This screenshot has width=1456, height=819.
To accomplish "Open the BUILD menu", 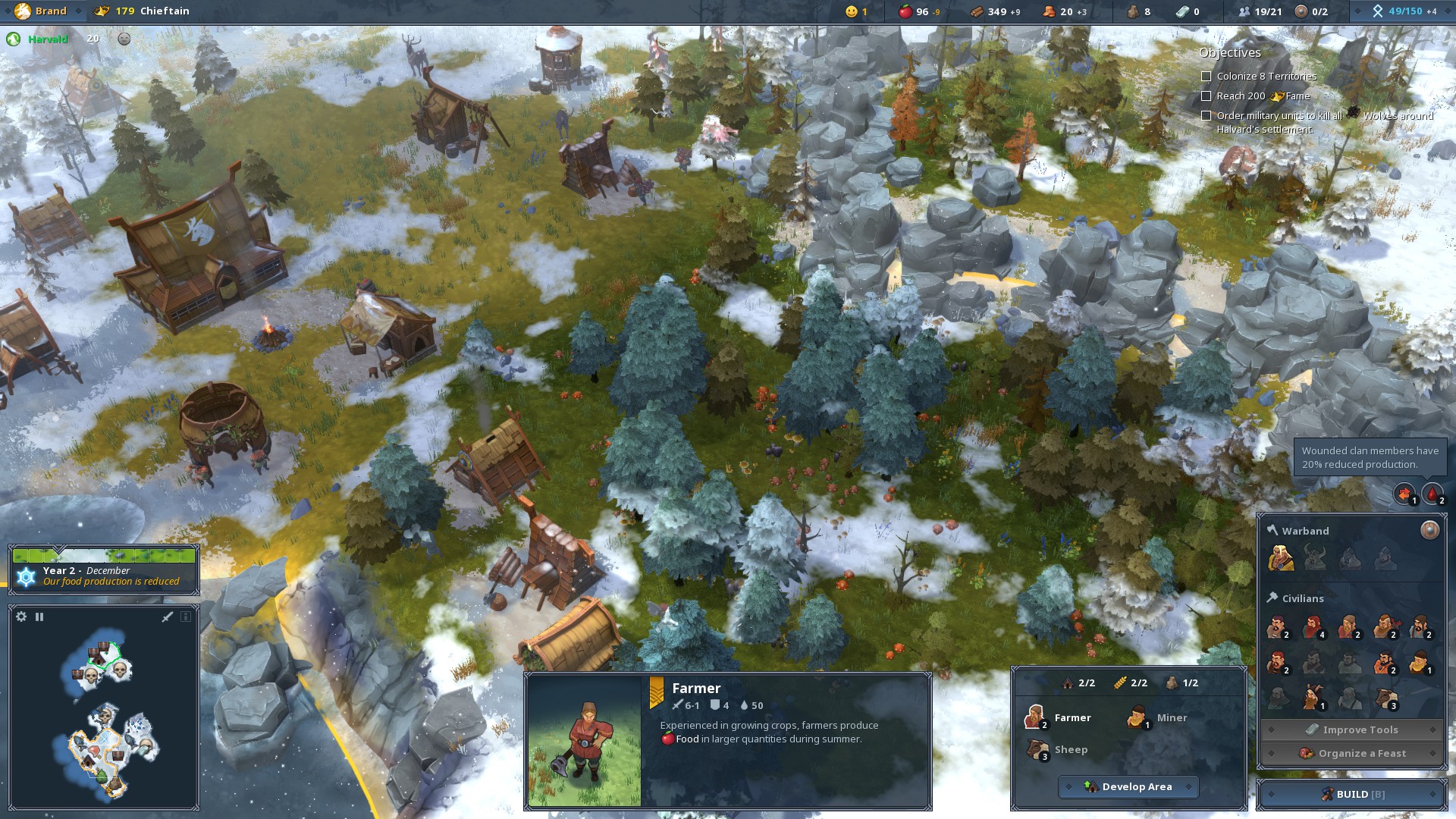I will [1352, 794].
